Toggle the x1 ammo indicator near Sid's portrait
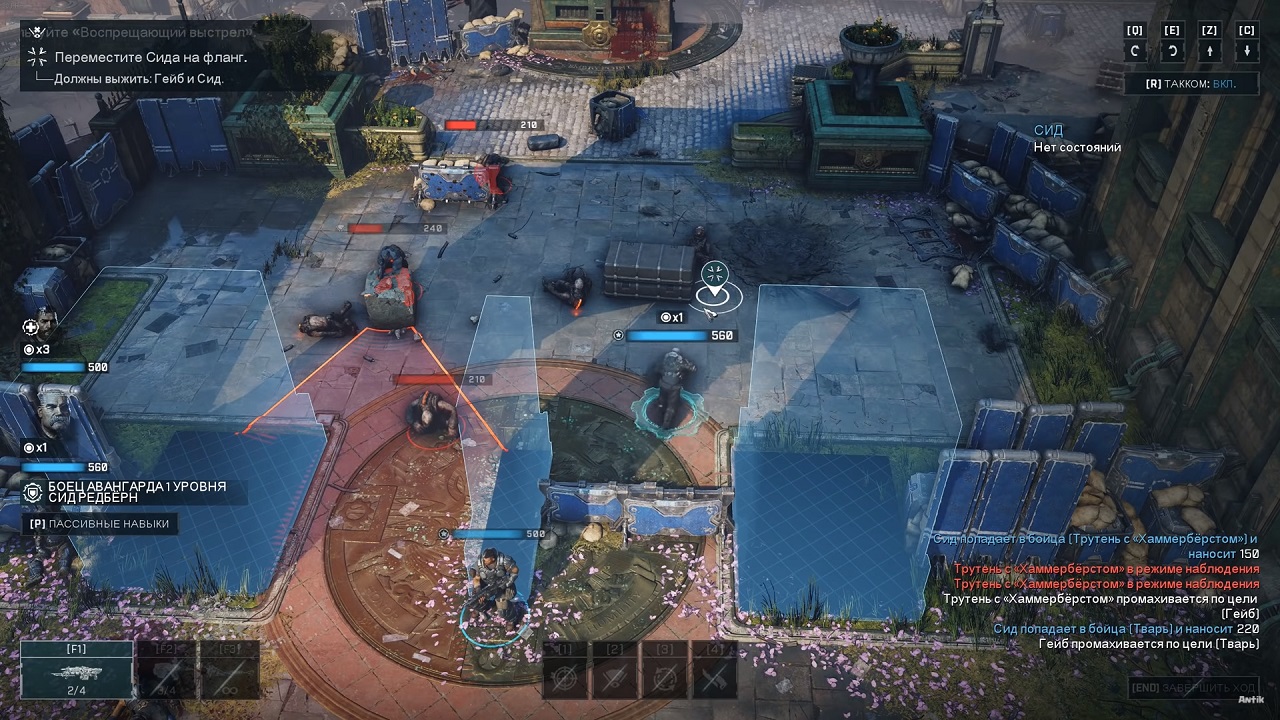1280x720 pixels. click(34, 449)
